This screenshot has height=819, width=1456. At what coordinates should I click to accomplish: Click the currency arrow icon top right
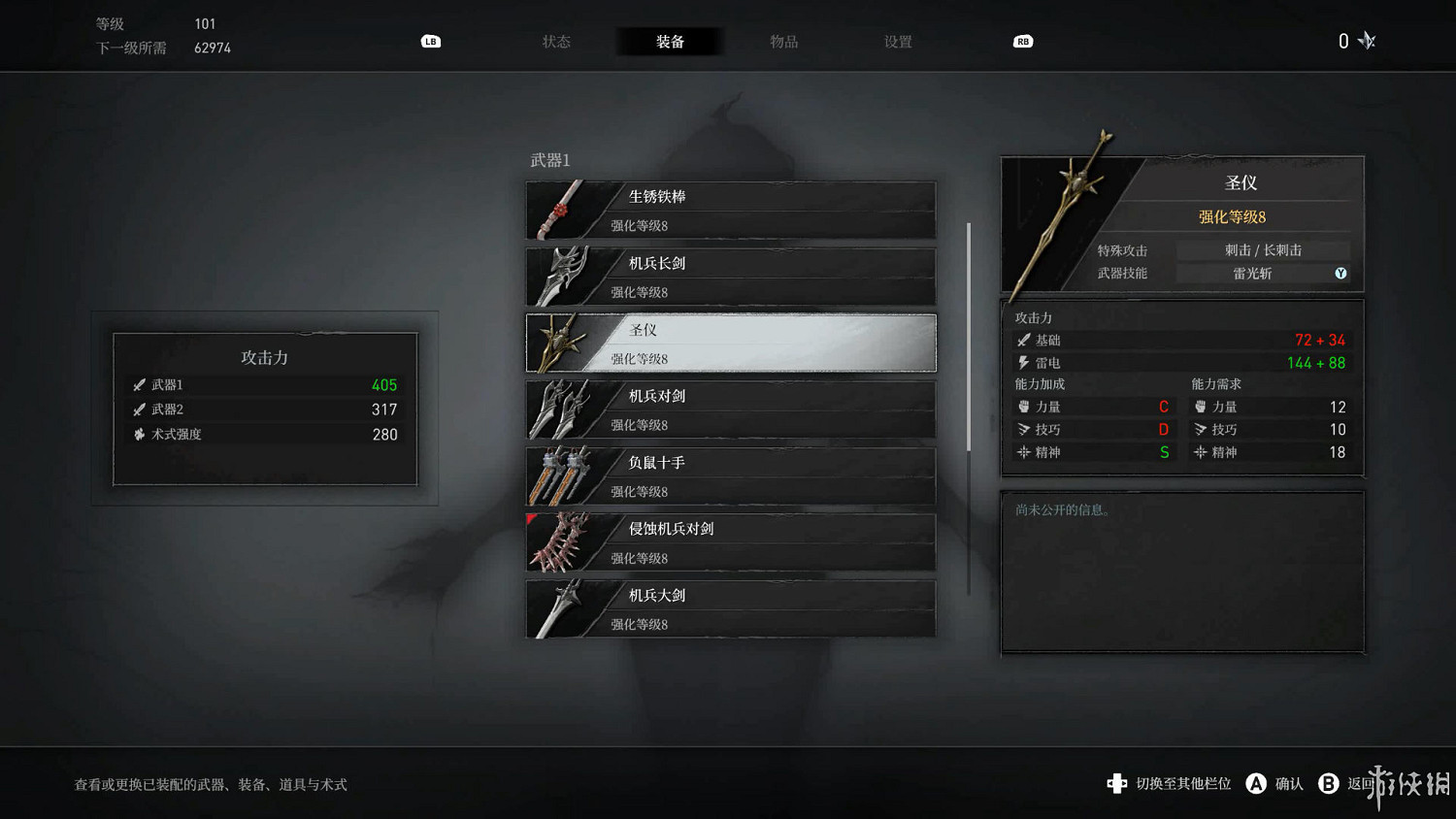point(1367,41)
